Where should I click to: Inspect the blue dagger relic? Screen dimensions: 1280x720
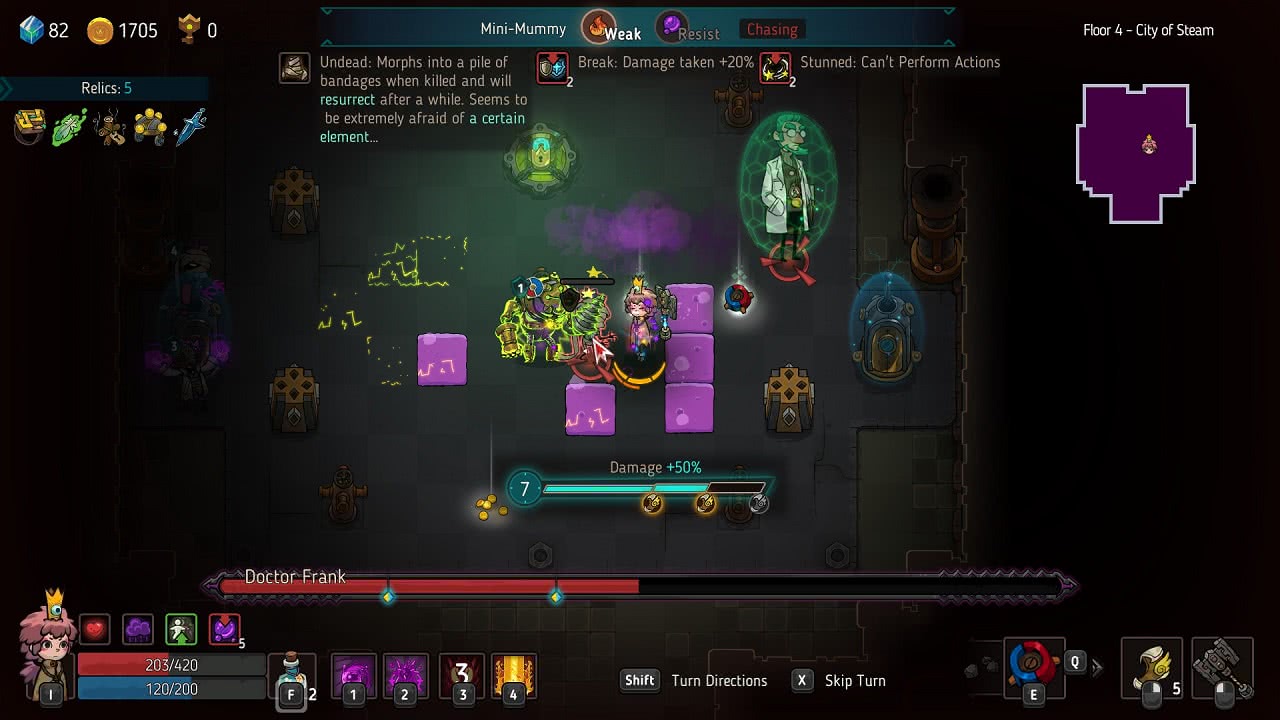pos(190,127)
